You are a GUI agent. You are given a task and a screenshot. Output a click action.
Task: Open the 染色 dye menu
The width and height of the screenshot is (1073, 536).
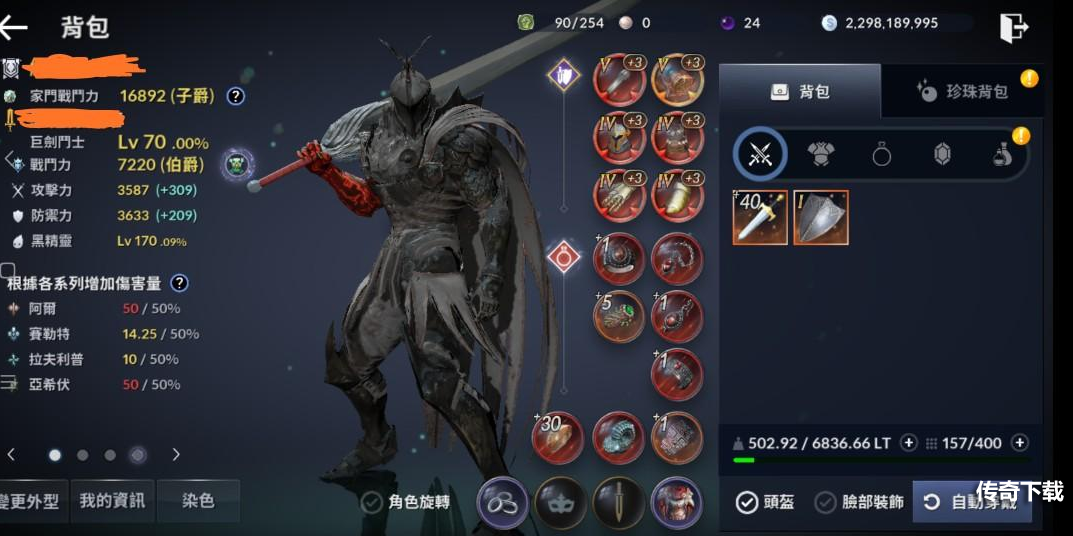pyautogui.click(x=198, y=501)
